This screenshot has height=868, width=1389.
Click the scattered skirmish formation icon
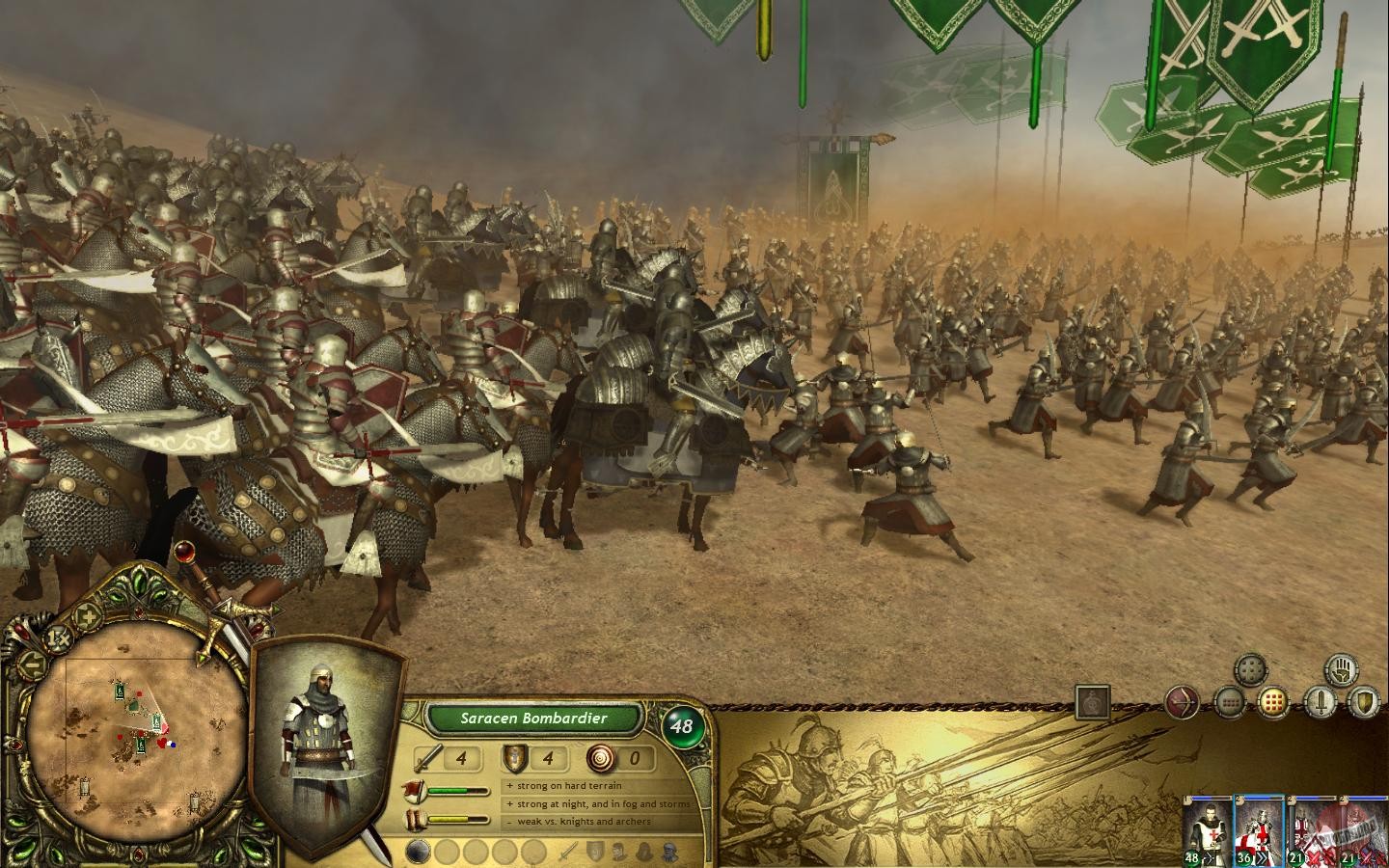coord(1251,669)
